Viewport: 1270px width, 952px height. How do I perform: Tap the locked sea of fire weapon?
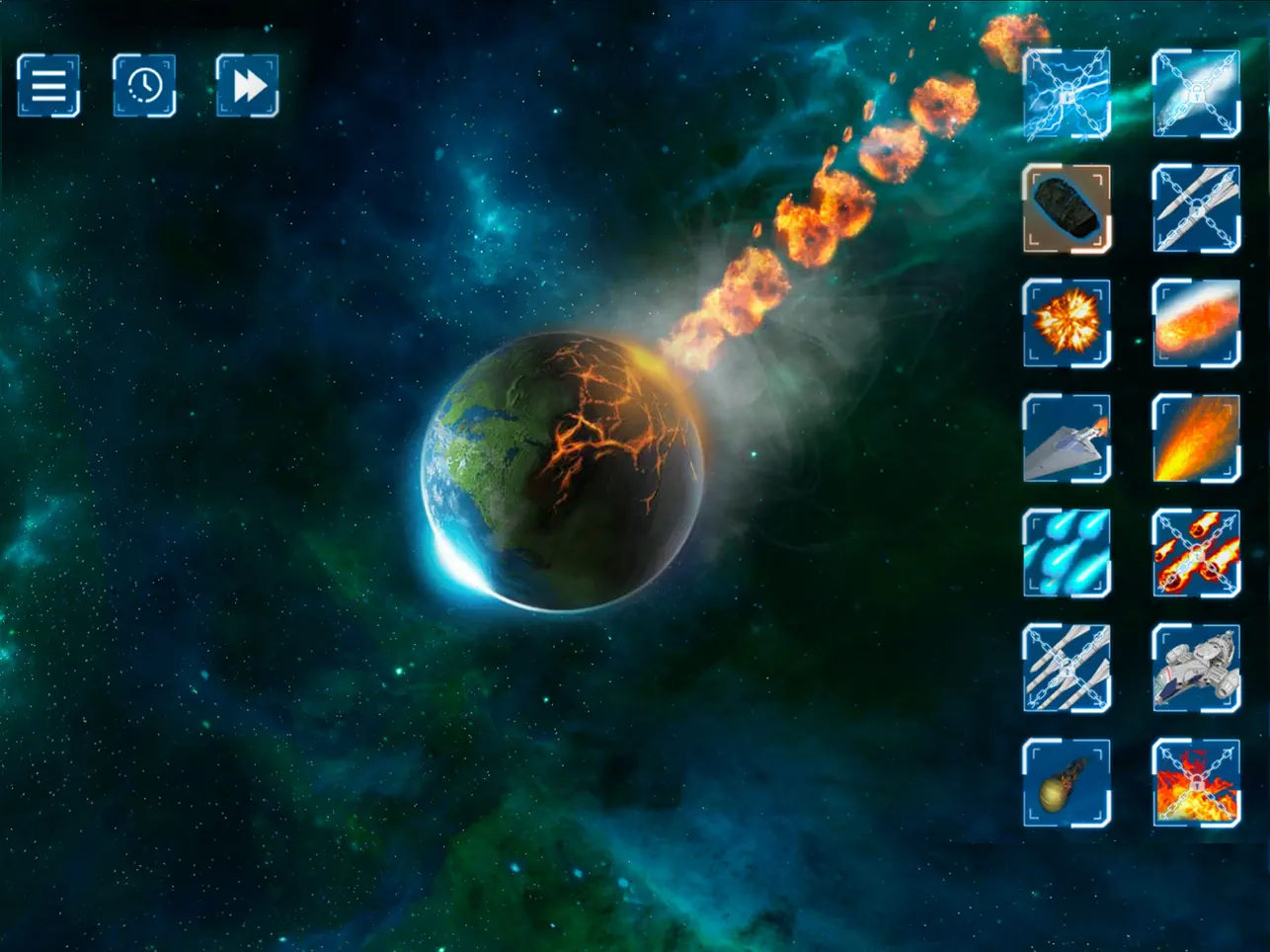(1196, 782)
